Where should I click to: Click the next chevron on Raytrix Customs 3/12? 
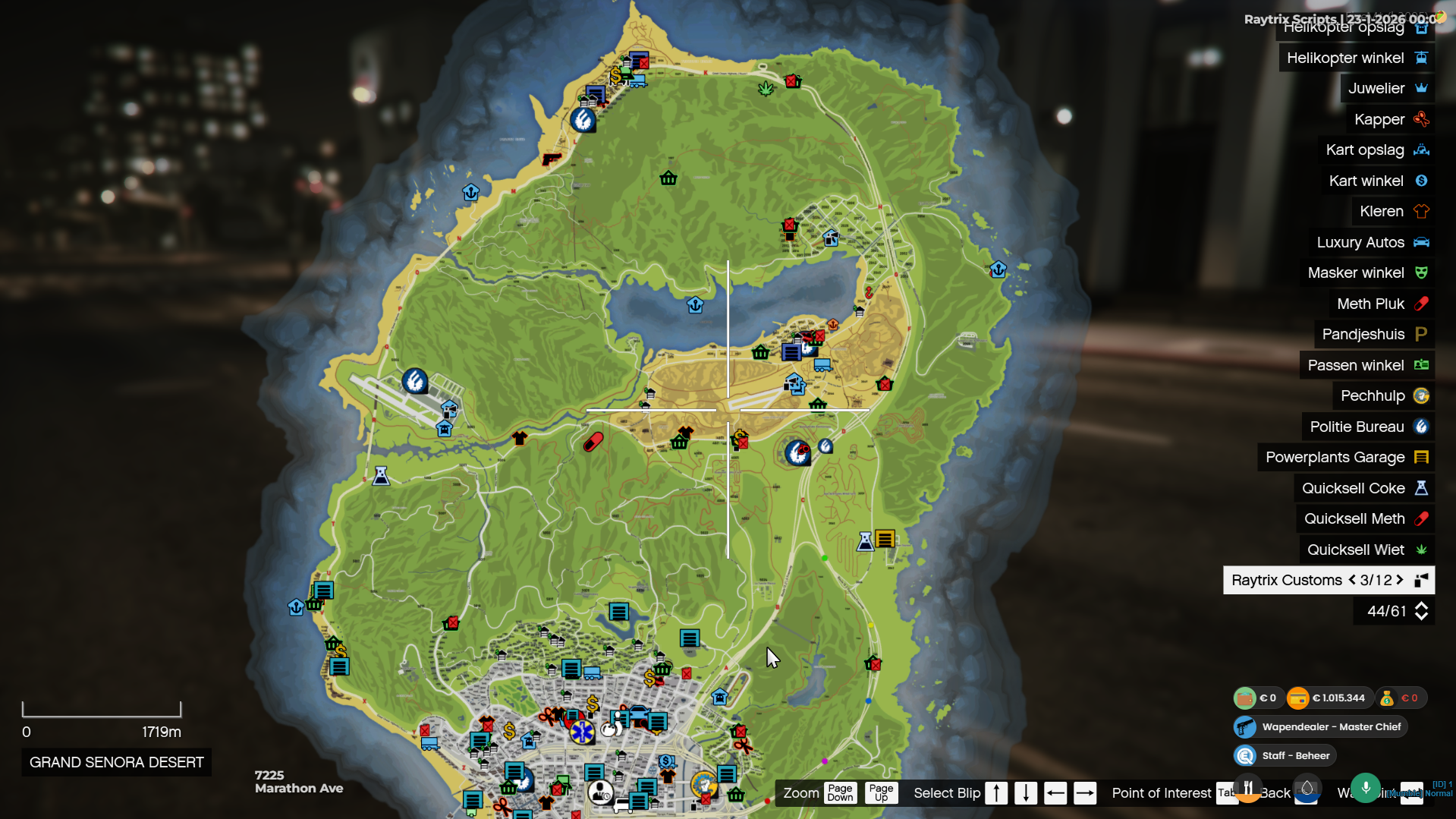1399,580
